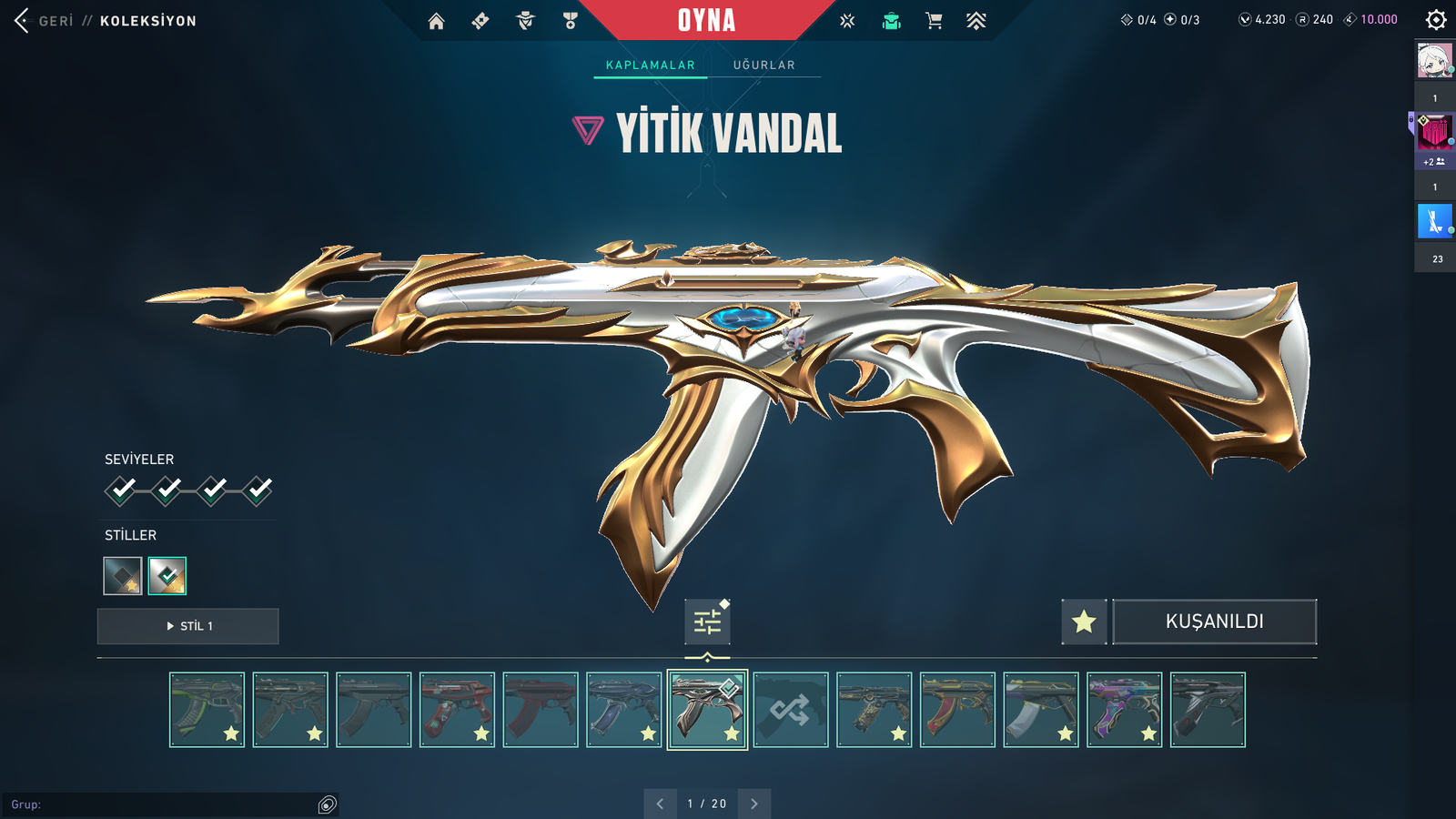Select the dark default style swatch
1456x819 pixels.
(123, 576)
